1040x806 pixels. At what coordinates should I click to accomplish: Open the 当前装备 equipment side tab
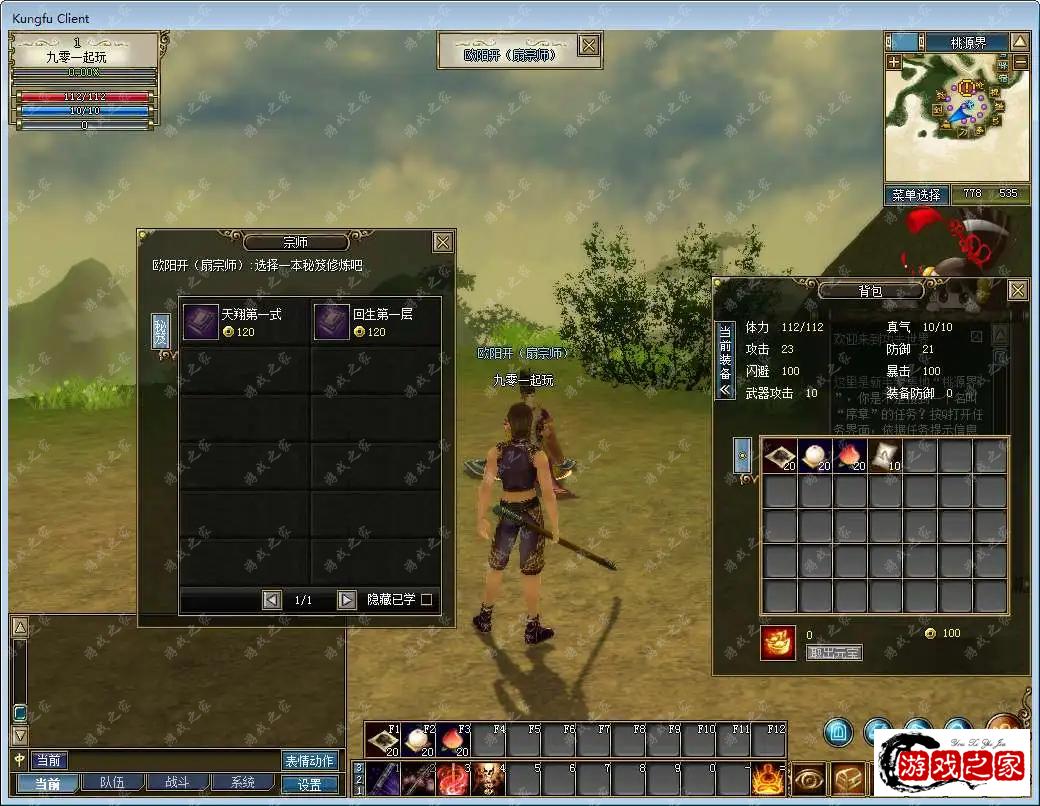[725, 360]
